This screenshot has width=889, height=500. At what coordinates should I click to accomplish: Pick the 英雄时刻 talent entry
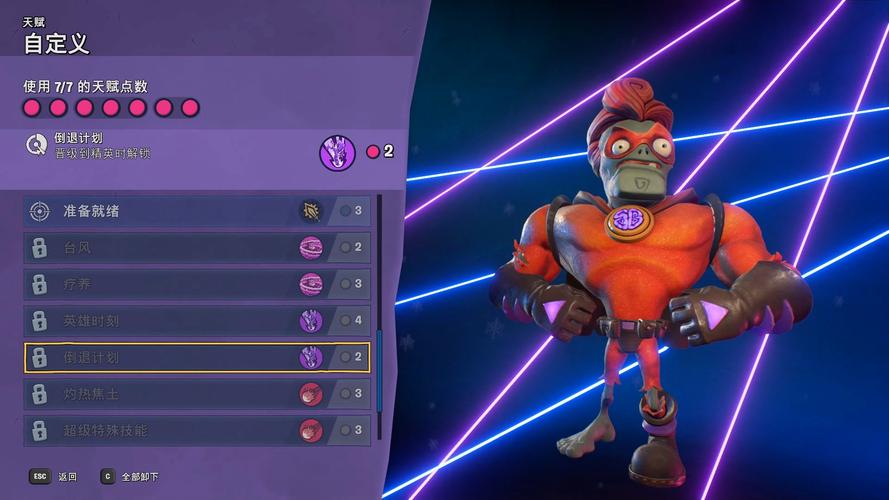pyautogui.click(x=196, y=321)
